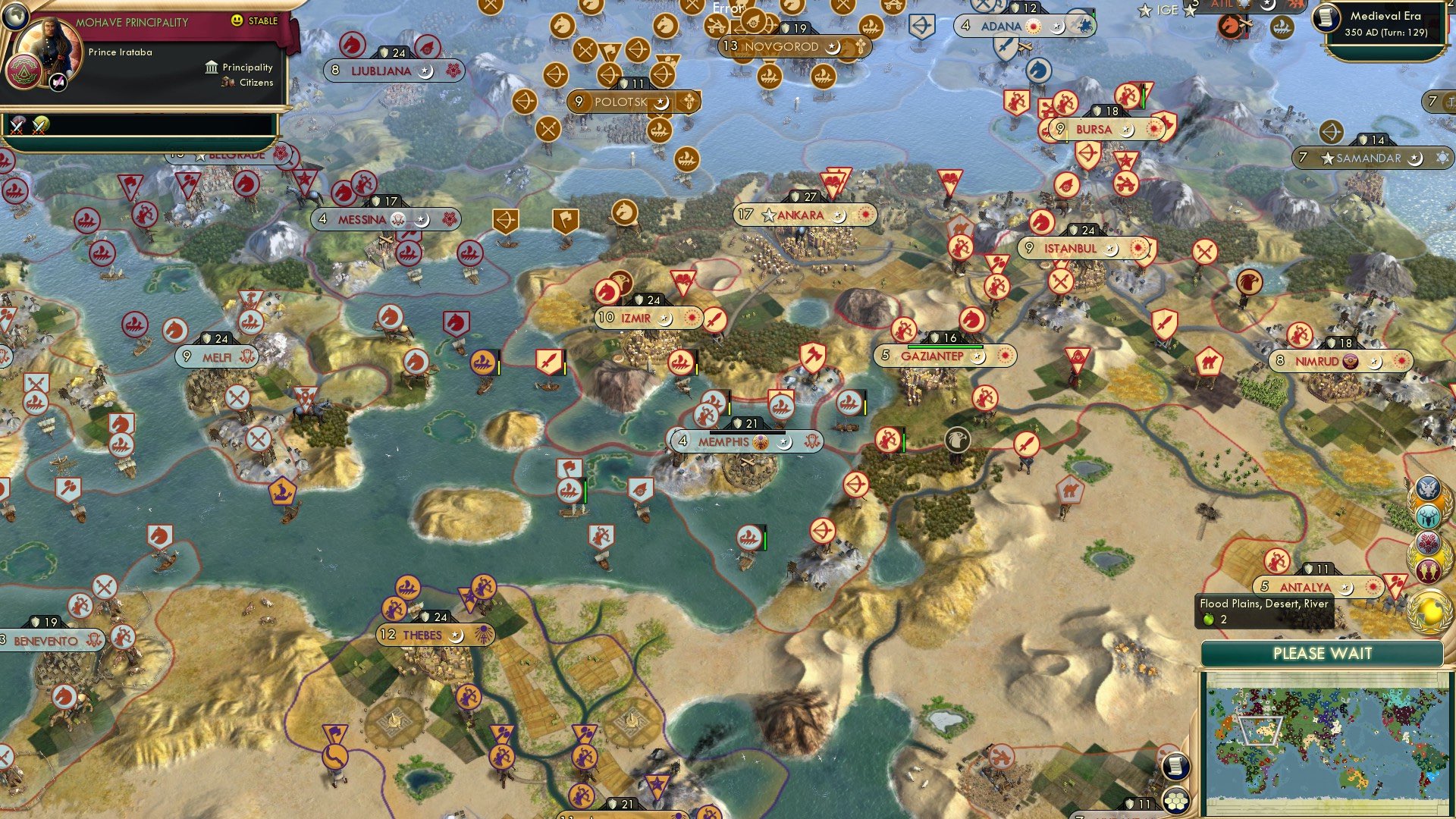Click the Principality building icon
Viewport: 1456px width, 819px height.
tap(212, 67)
